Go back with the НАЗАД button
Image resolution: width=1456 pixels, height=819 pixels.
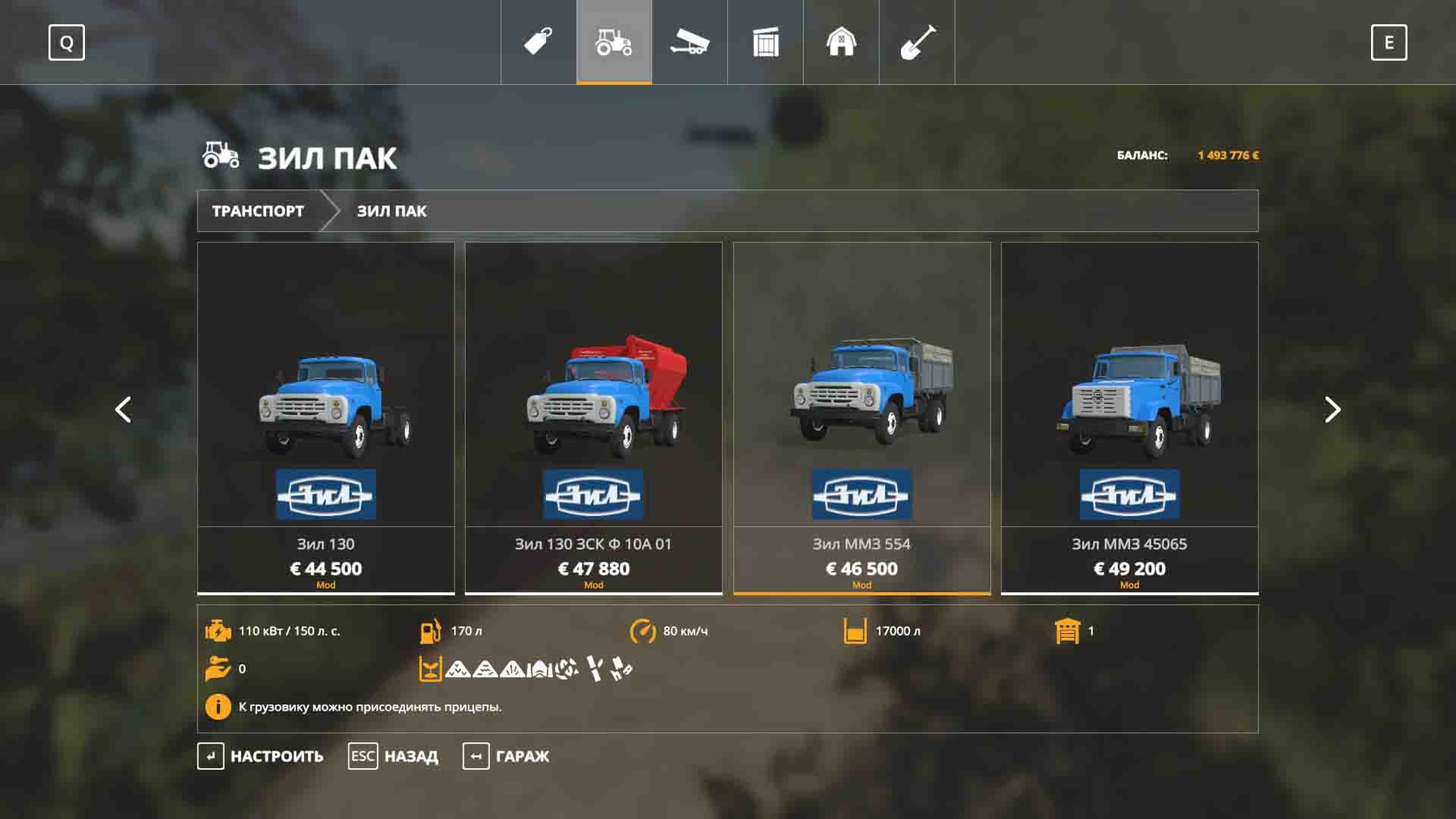click(x=394, y=757)
